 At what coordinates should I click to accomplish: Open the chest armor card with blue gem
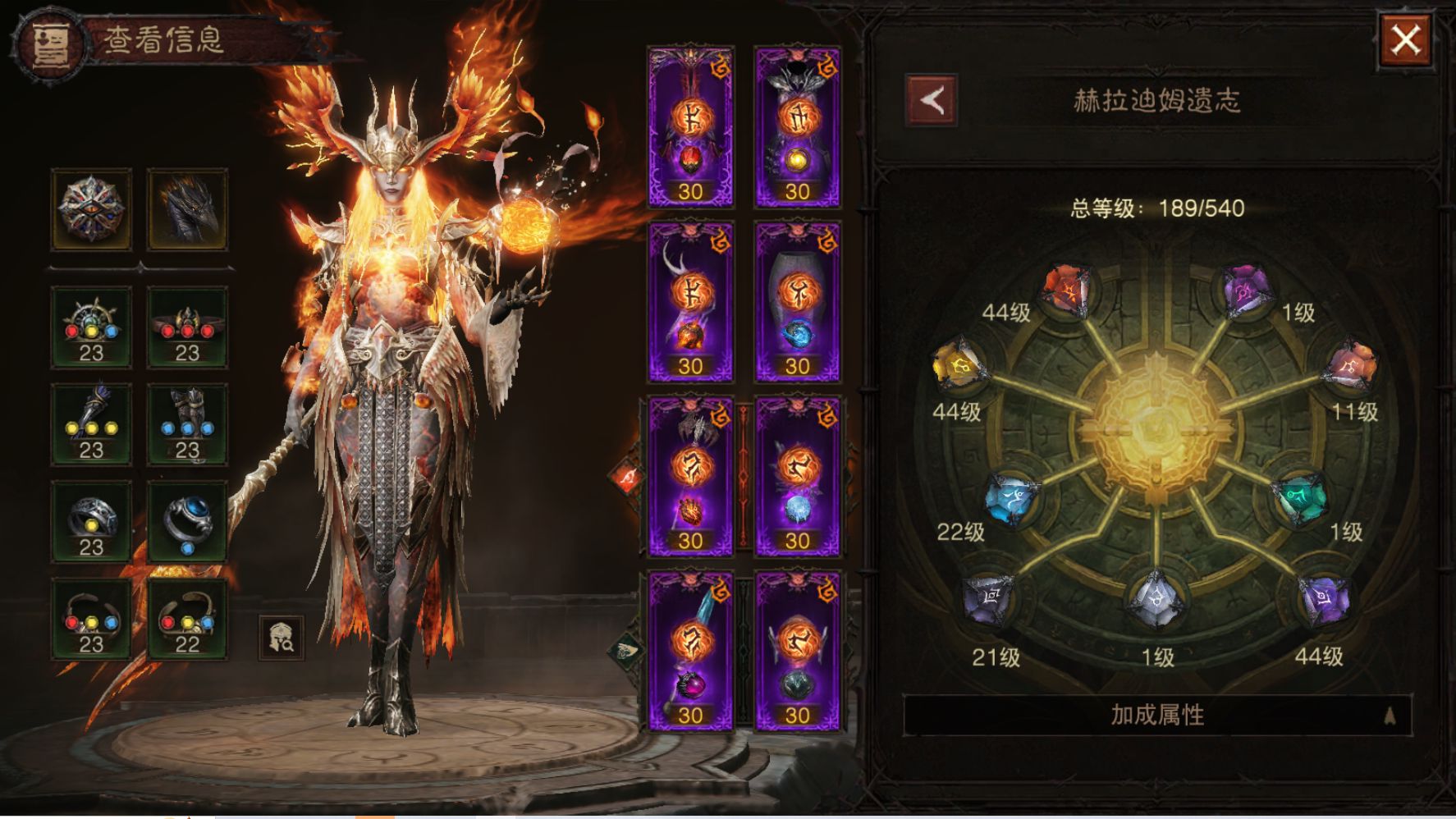(797, 301)
